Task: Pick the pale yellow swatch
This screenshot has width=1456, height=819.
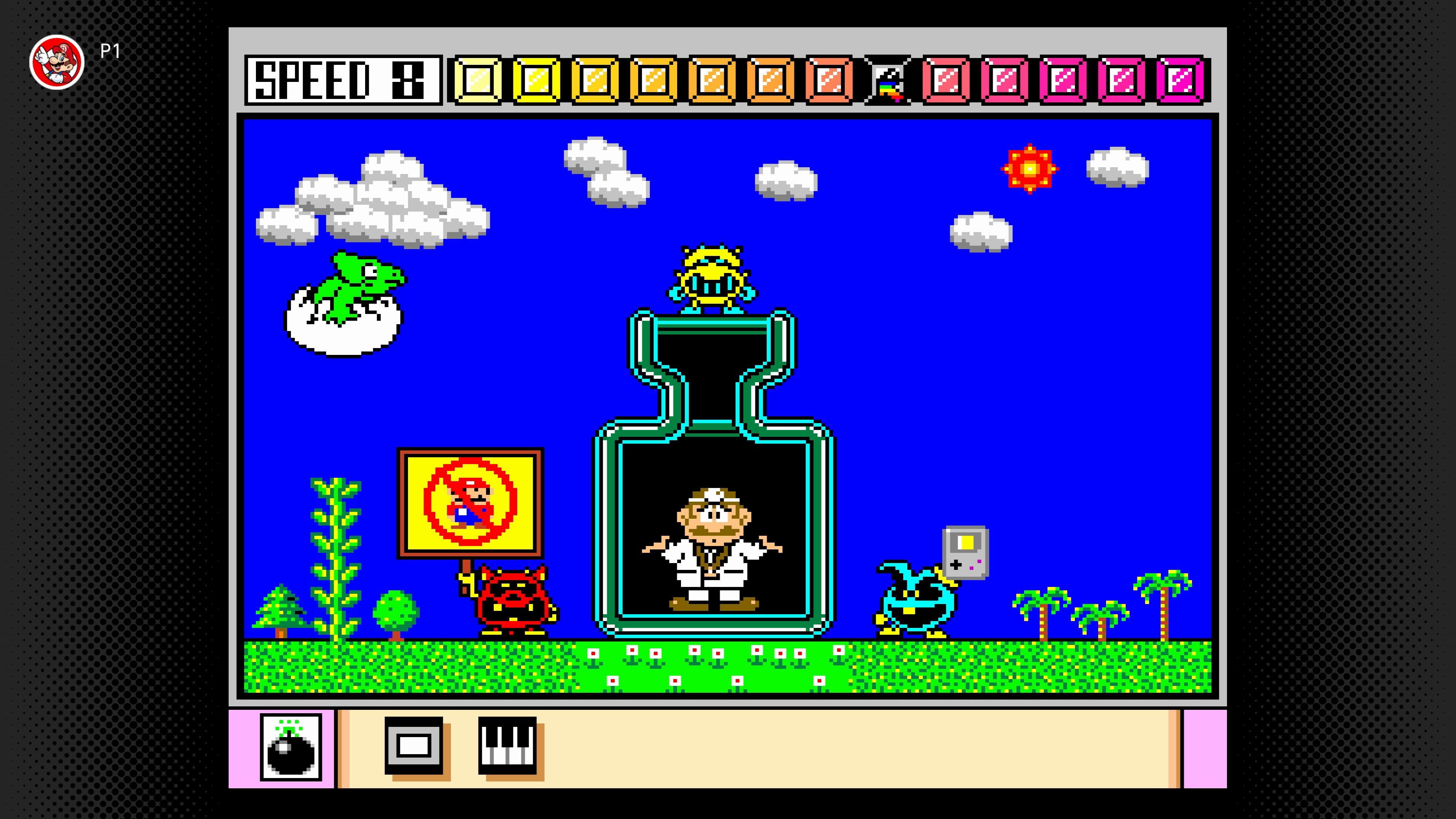Action: click(478, 80)
